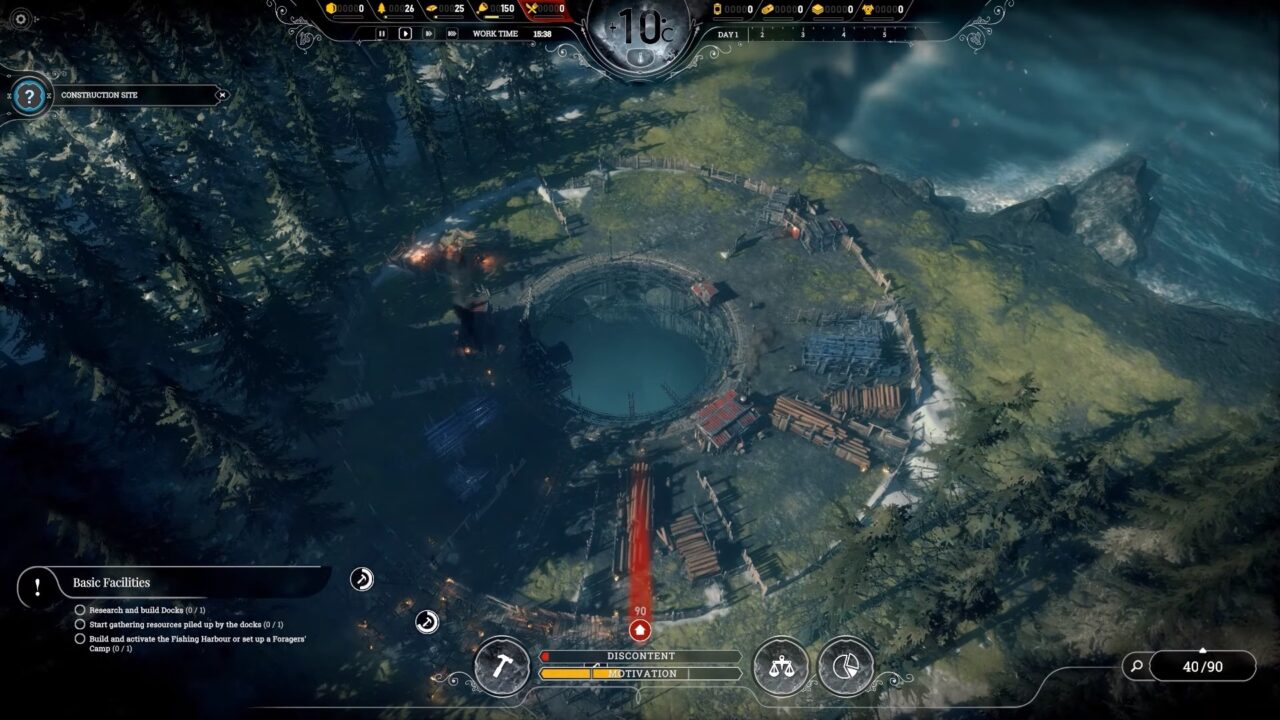
Task: Open the construction hammer menu
Action: 501,666
